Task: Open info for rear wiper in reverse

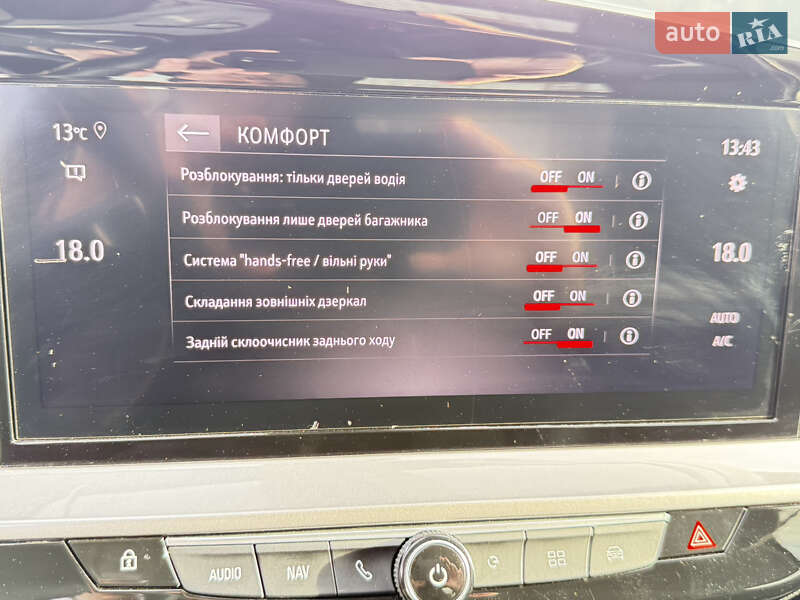Action: (x=628, y=336)
